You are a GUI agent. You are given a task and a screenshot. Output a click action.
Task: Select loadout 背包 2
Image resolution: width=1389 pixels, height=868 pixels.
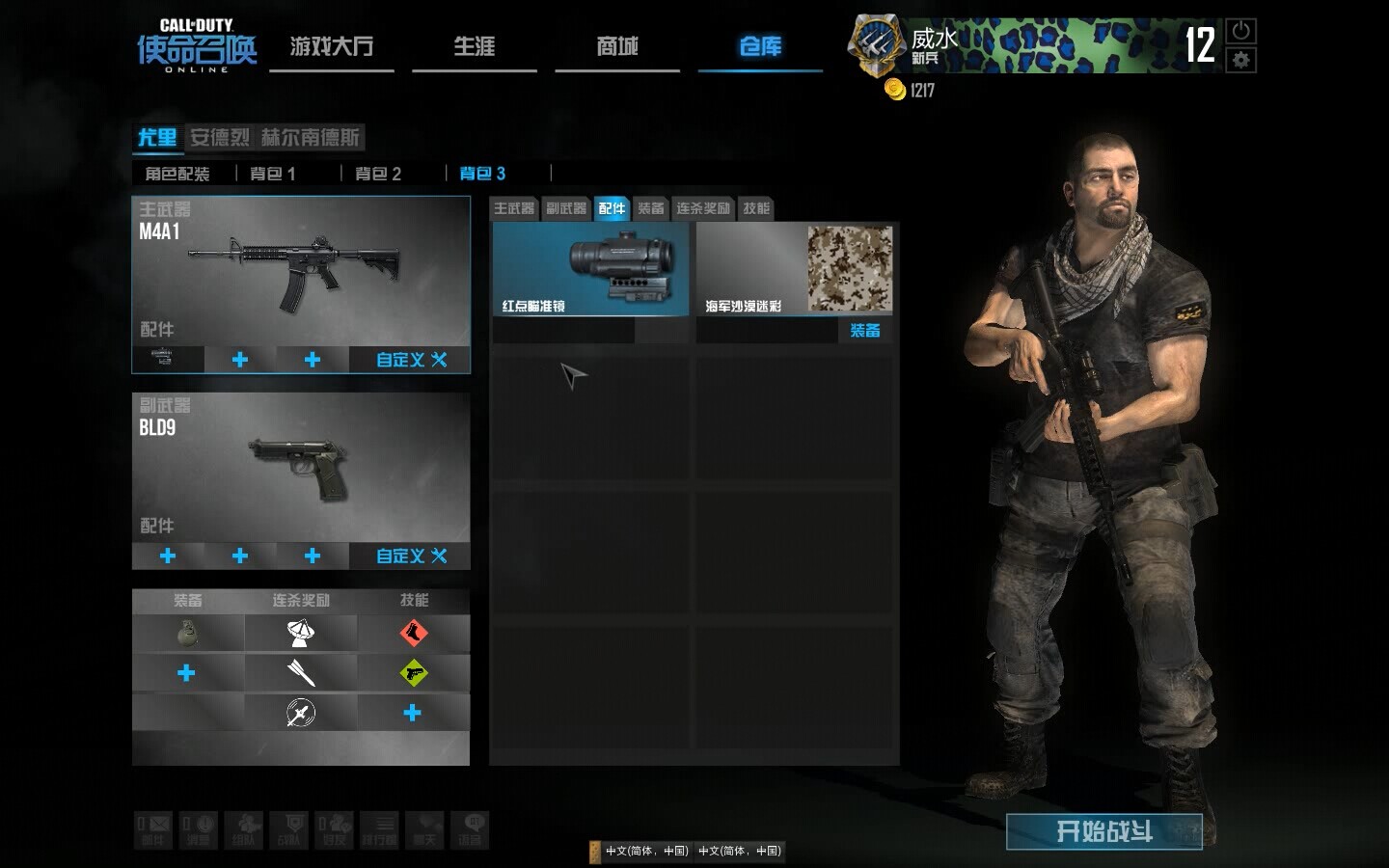tap(377, 174)
